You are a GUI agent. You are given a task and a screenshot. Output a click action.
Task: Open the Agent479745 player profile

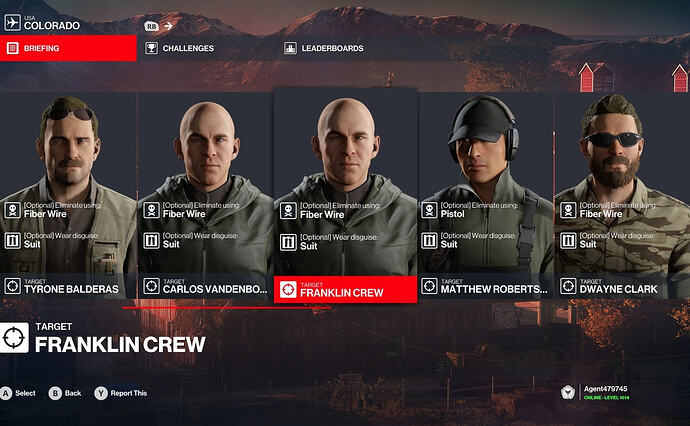pyautogui.click(x=612, y=394)
